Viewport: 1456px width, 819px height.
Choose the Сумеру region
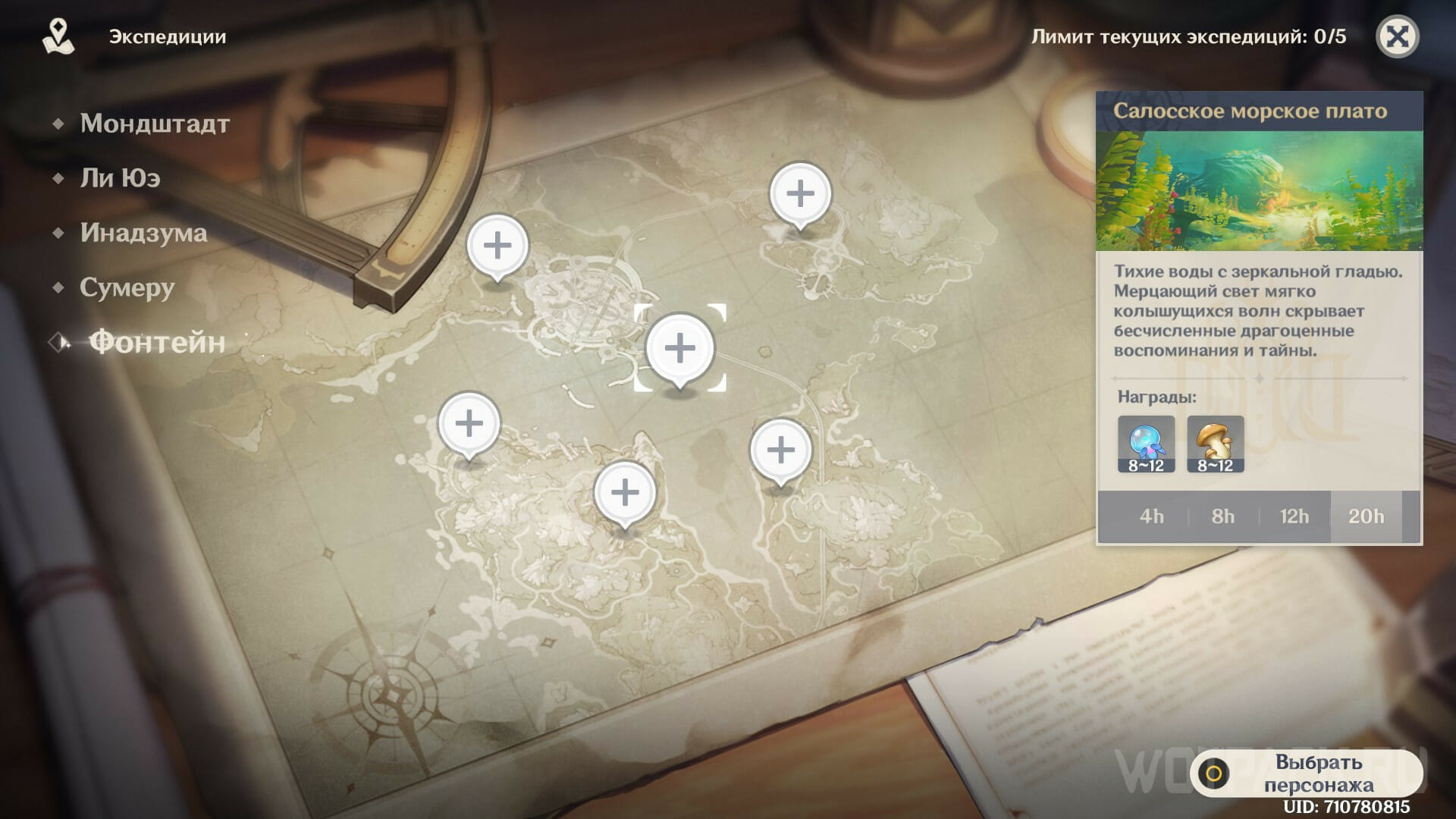coord(127,287)
